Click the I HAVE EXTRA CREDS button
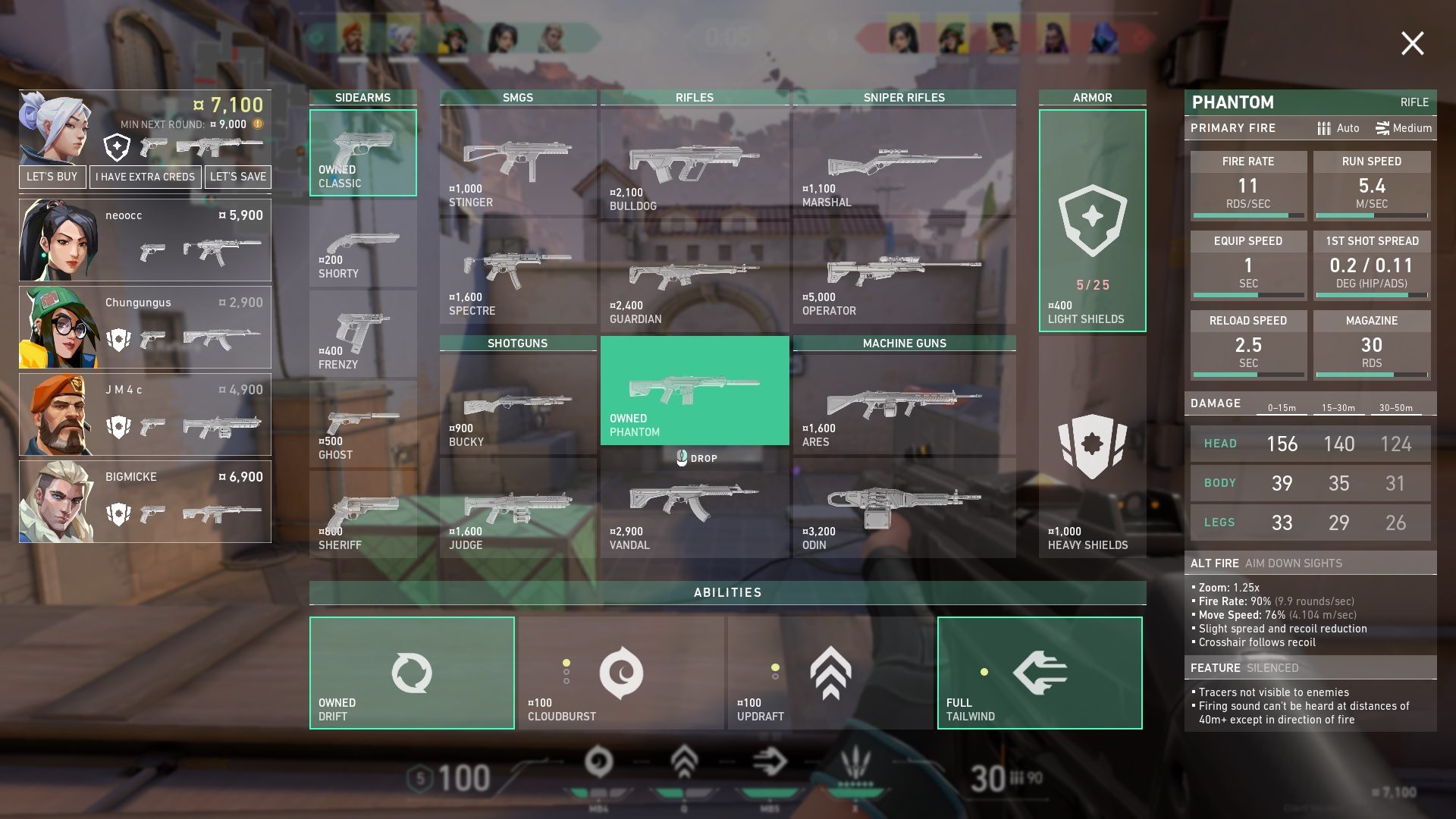 pos(145,177)
